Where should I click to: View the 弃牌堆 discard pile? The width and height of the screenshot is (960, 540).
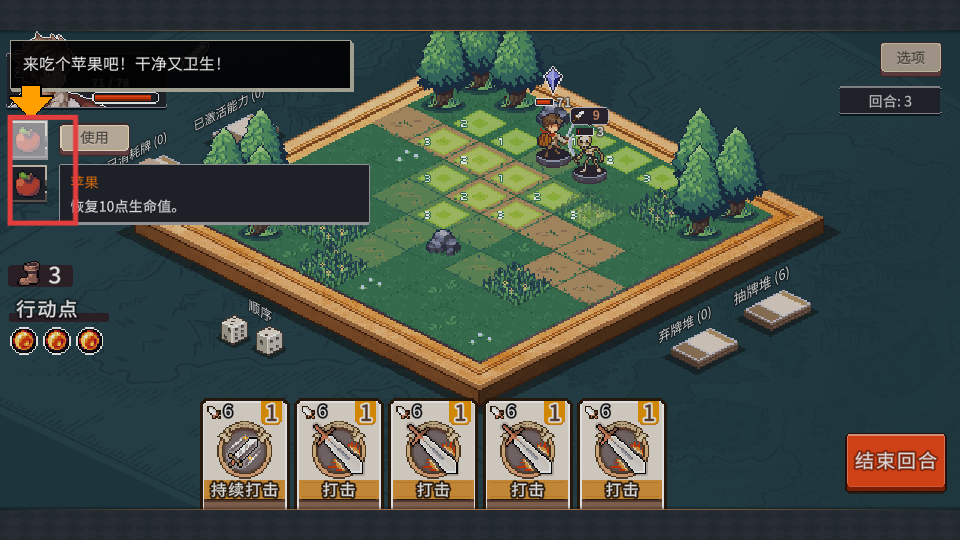tap(704, 347)
